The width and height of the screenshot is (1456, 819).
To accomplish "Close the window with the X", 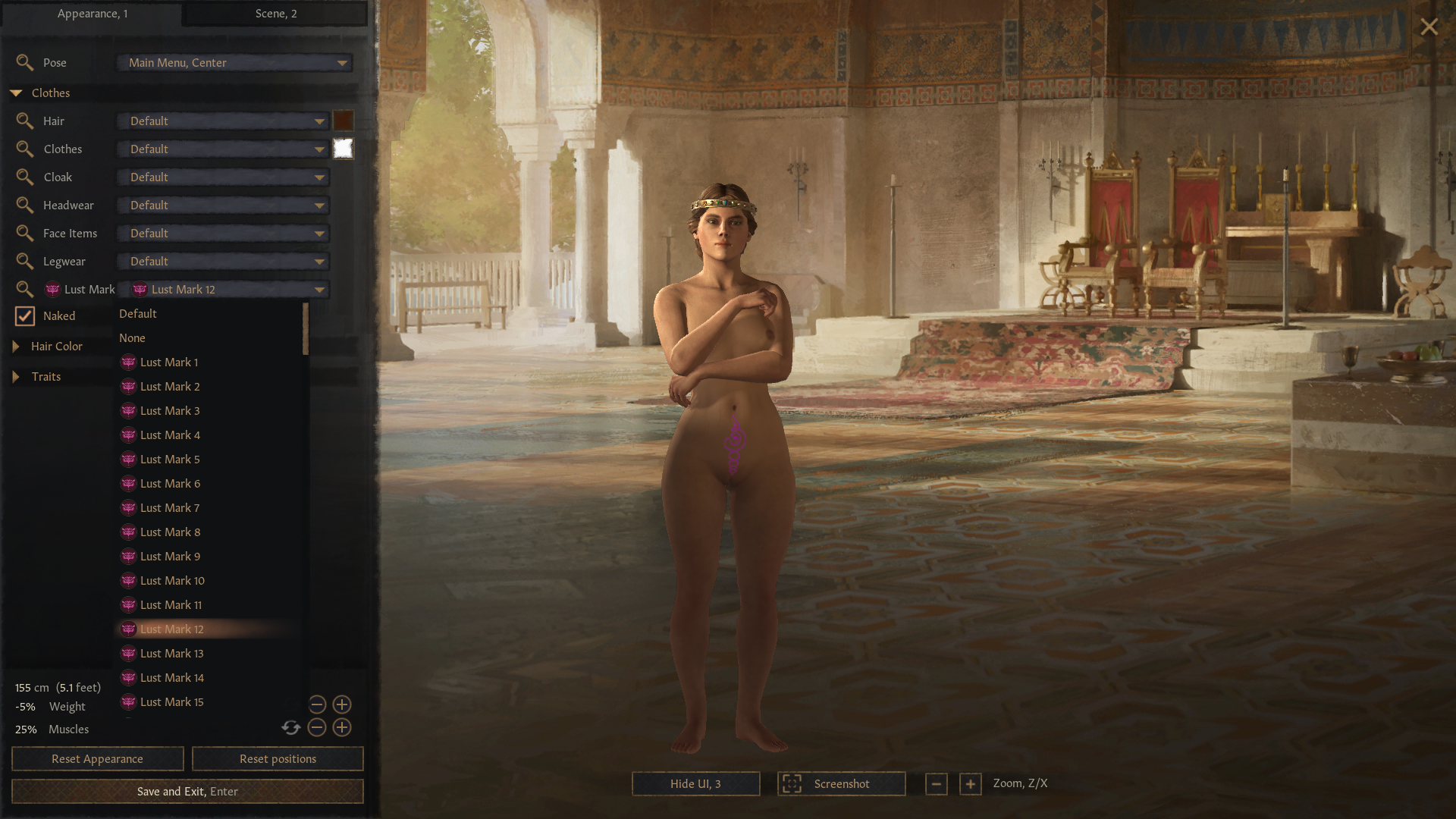I will [1429, 27].
